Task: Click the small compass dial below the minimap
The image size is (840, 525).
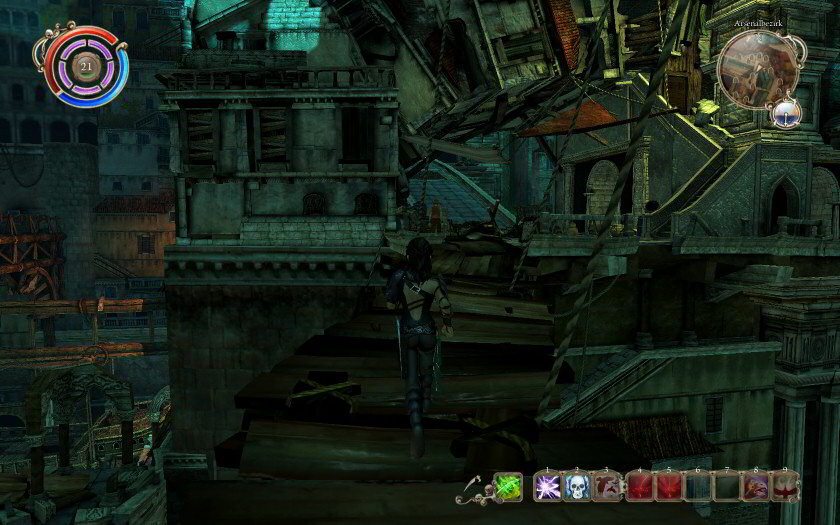Action: [788, 114]
